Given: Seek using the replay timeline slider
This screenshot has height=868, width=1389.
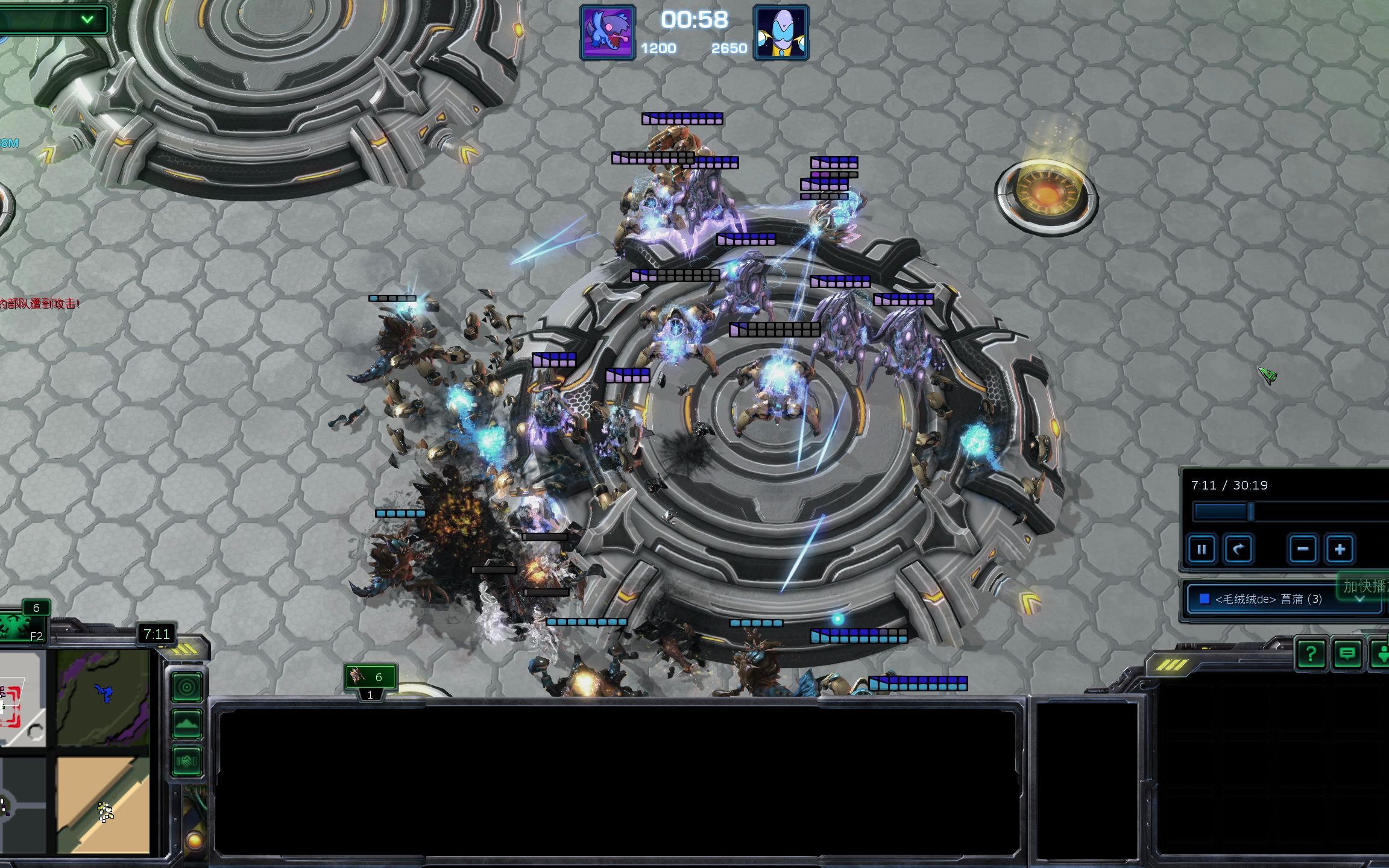Looking at the screenshot, I should [1251, 512].
